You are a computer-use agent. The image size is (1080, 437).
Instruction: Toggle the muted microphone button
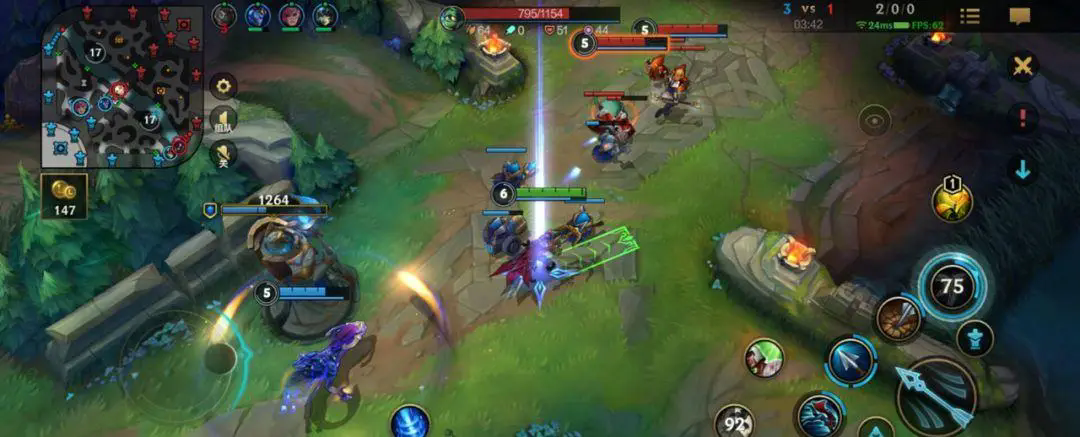coord(223,154)
